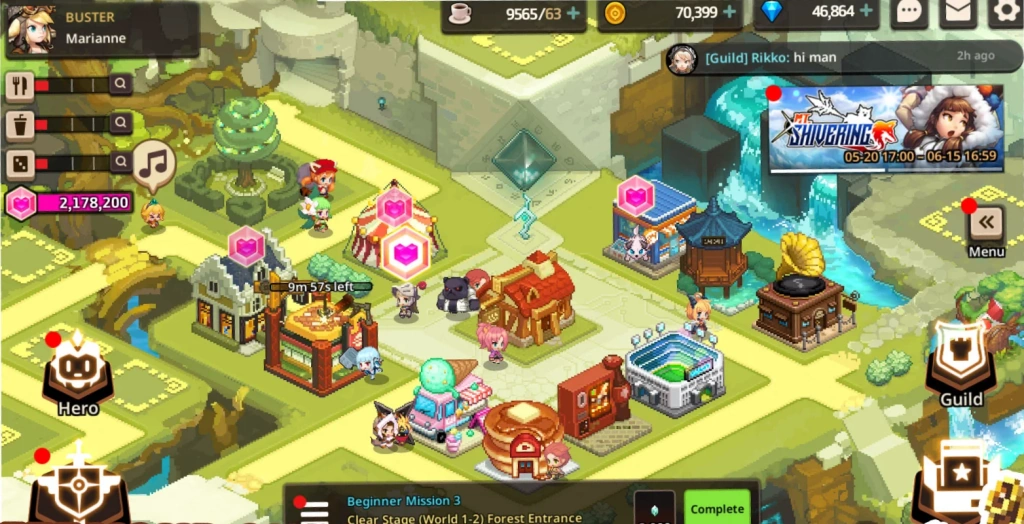The width and height of the screenshot is (1024, 524).
Task: View the Shivering event banner
Action: 884,127
